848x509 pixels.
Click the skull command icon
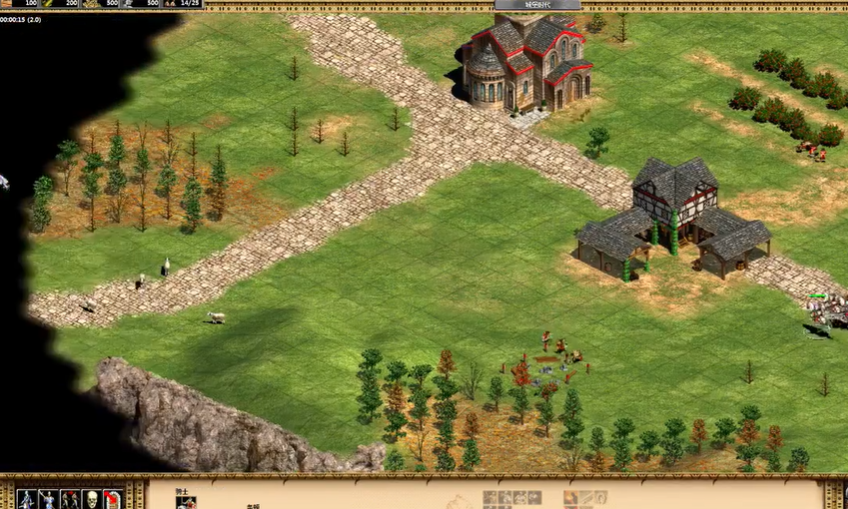tap(91, 499)
